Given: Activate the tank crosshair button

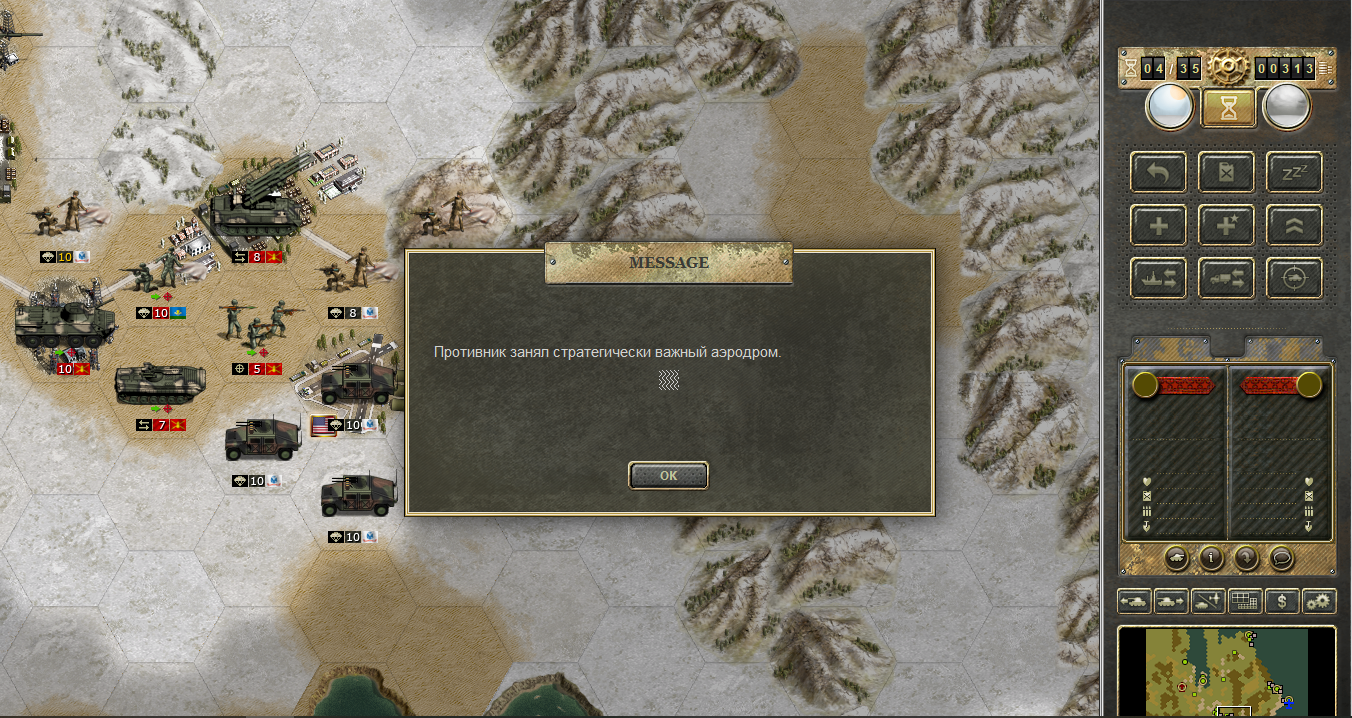Looking at the screenshot, I should click(1294, 278).
